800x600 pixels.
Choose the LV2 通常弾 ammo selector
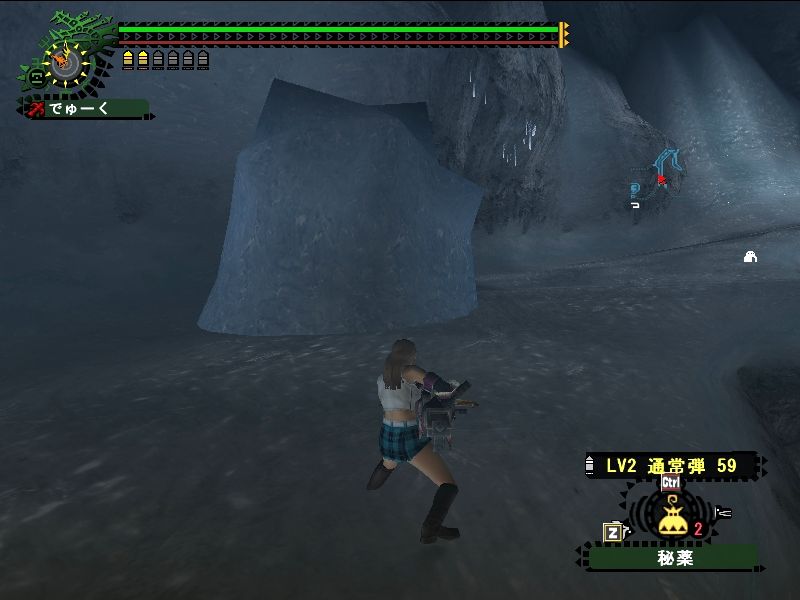671,465
